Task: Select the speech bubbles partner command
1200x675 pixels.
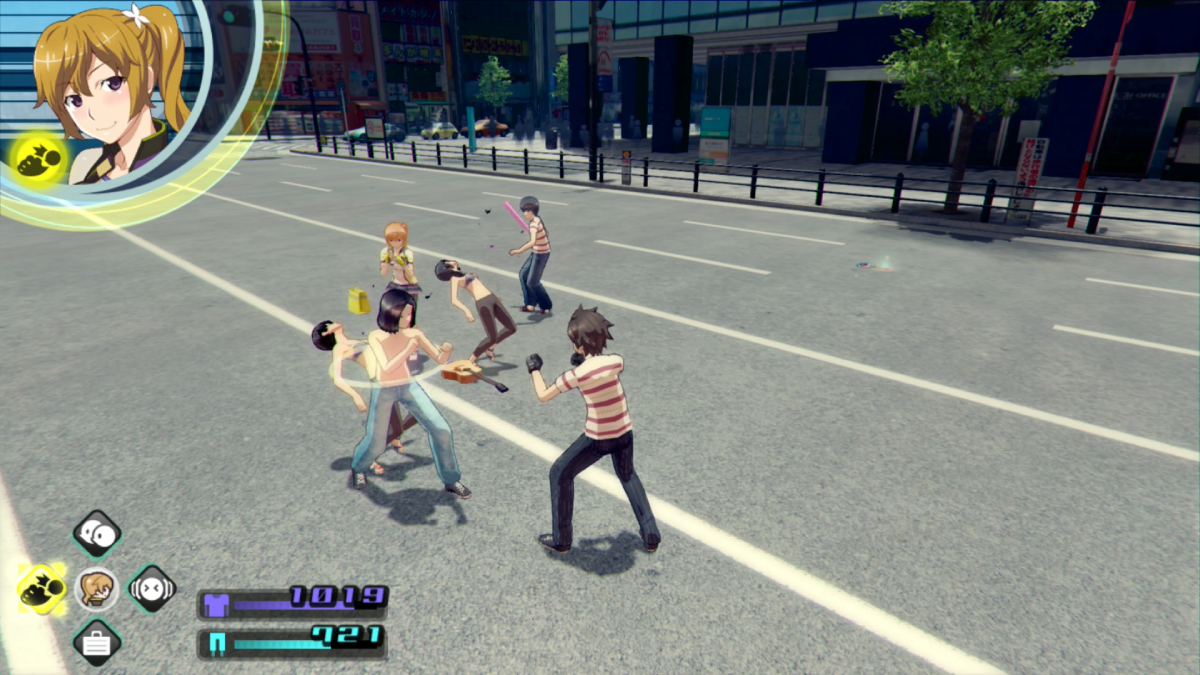Action: coord(97,534)
